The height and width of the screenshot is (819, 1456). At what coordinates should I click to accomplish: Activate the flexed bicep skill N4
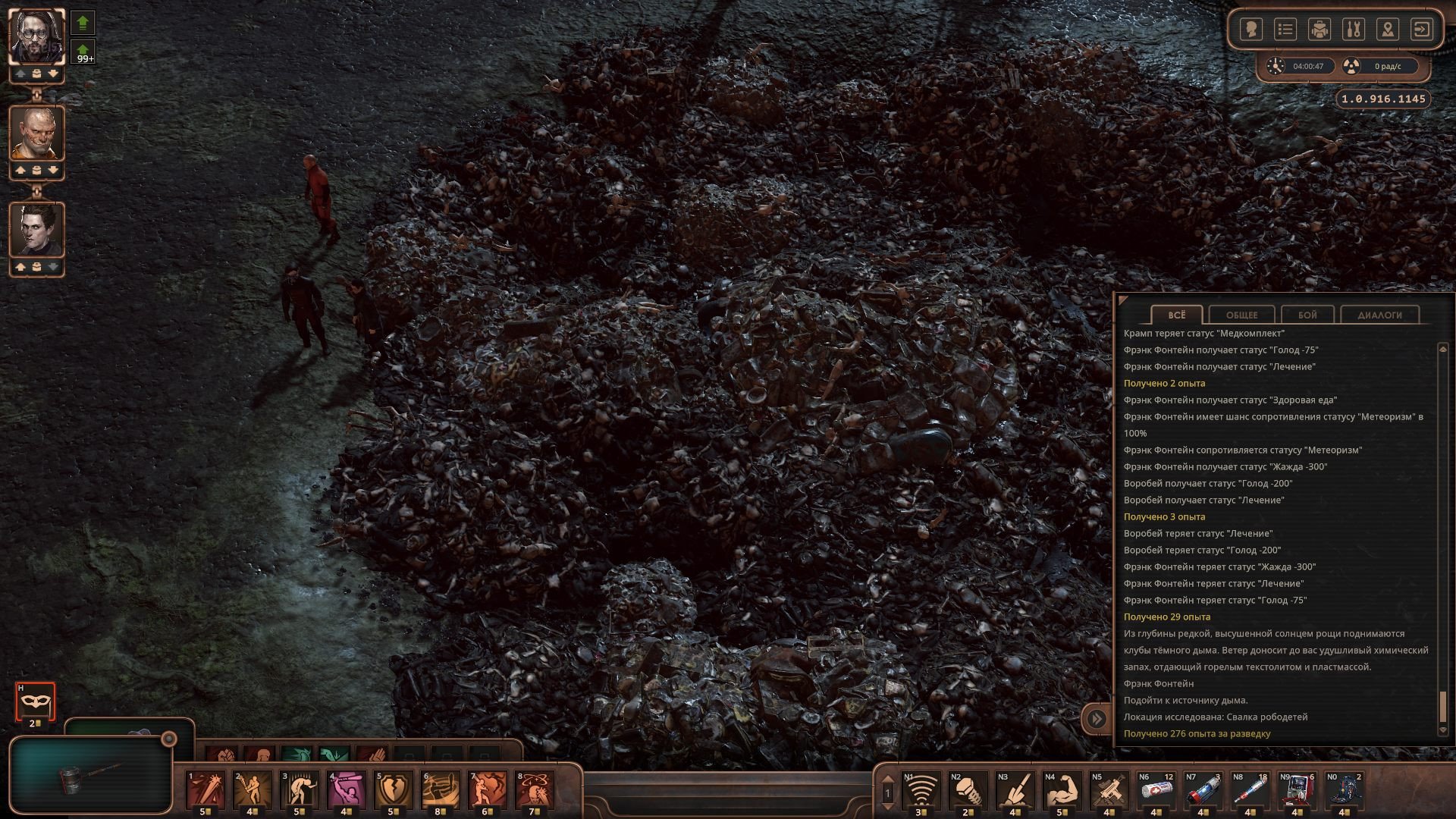coord(1062,789)
